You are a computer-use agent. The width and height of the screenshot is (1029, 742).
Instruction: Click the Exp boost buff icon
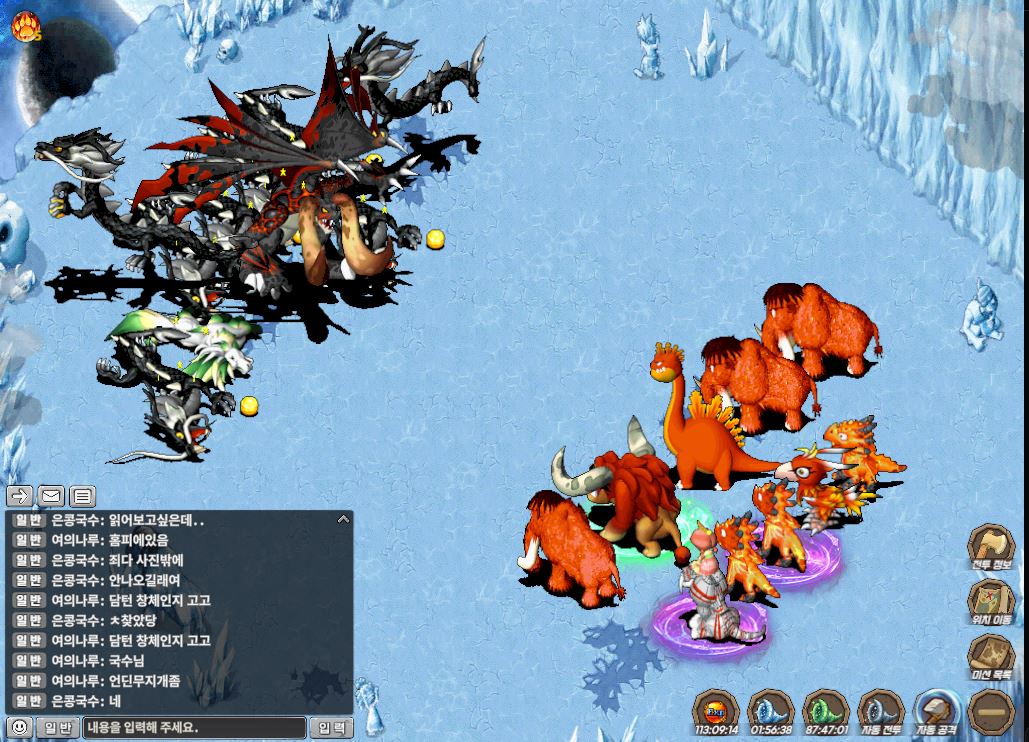point(715,712)
